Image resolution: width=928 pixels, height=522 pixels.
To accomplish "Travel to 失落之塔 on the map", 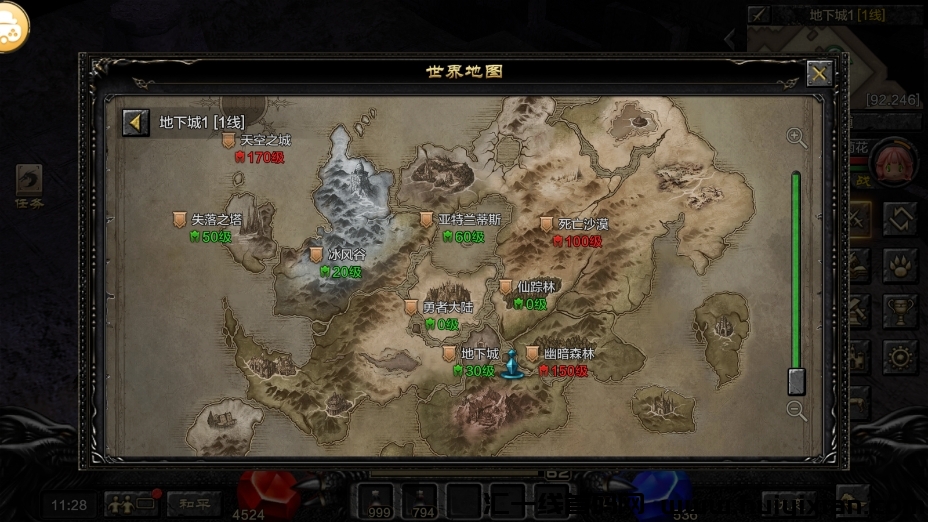I will click(180, 220).
